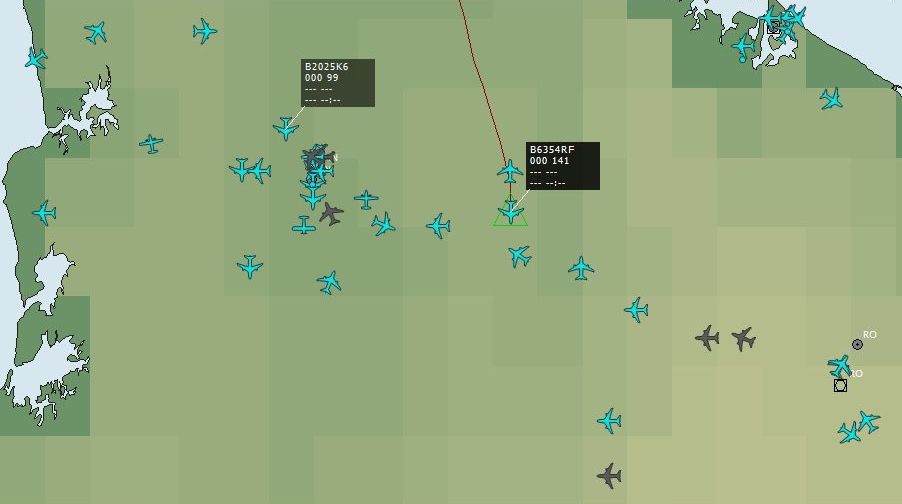Screen dimensions: 902x504
Task: Select the square RO waypoint marker
Action: [840, 385]
